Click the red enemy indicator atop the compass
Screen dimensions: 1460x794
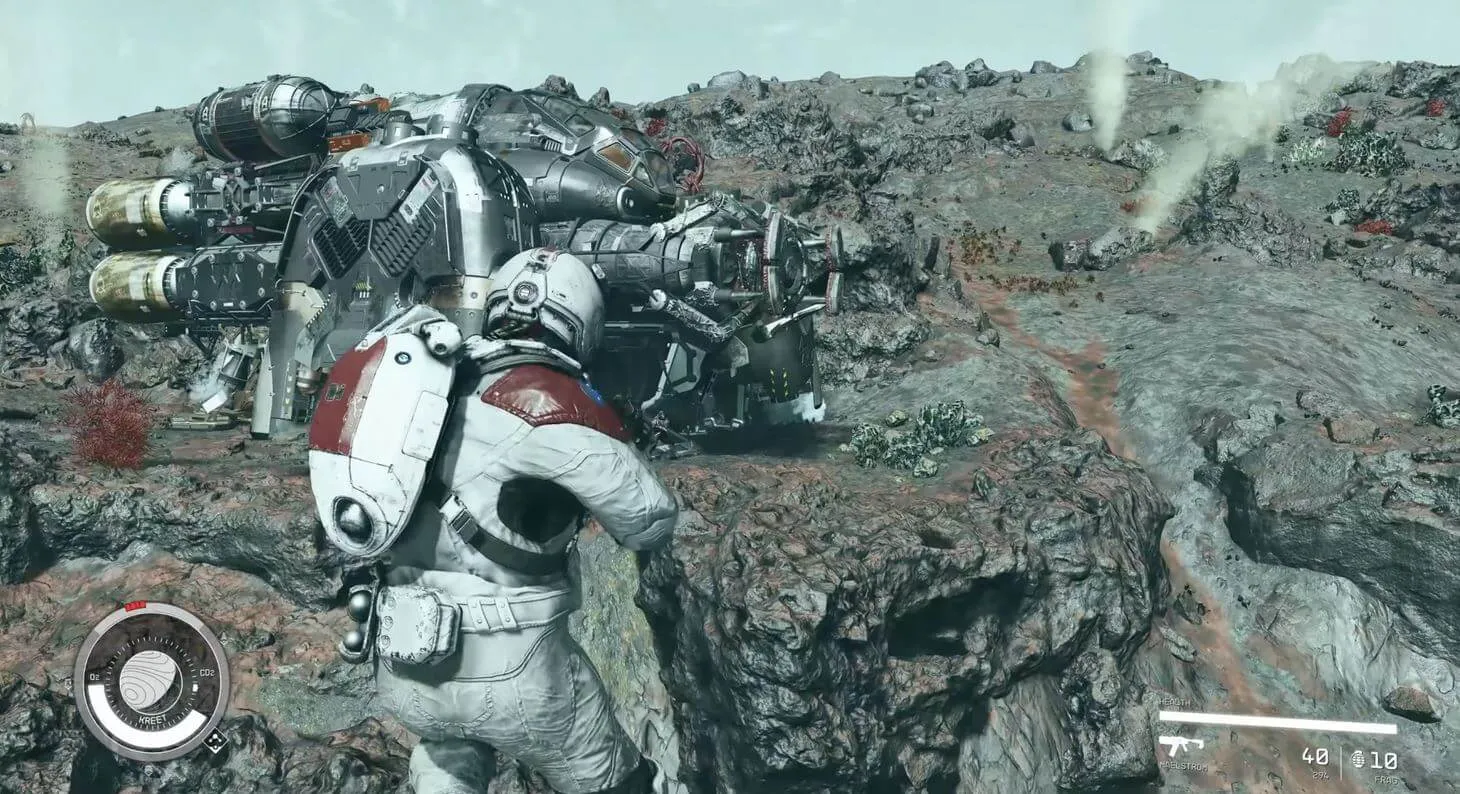pyautogui.click(x=135, y=604)
